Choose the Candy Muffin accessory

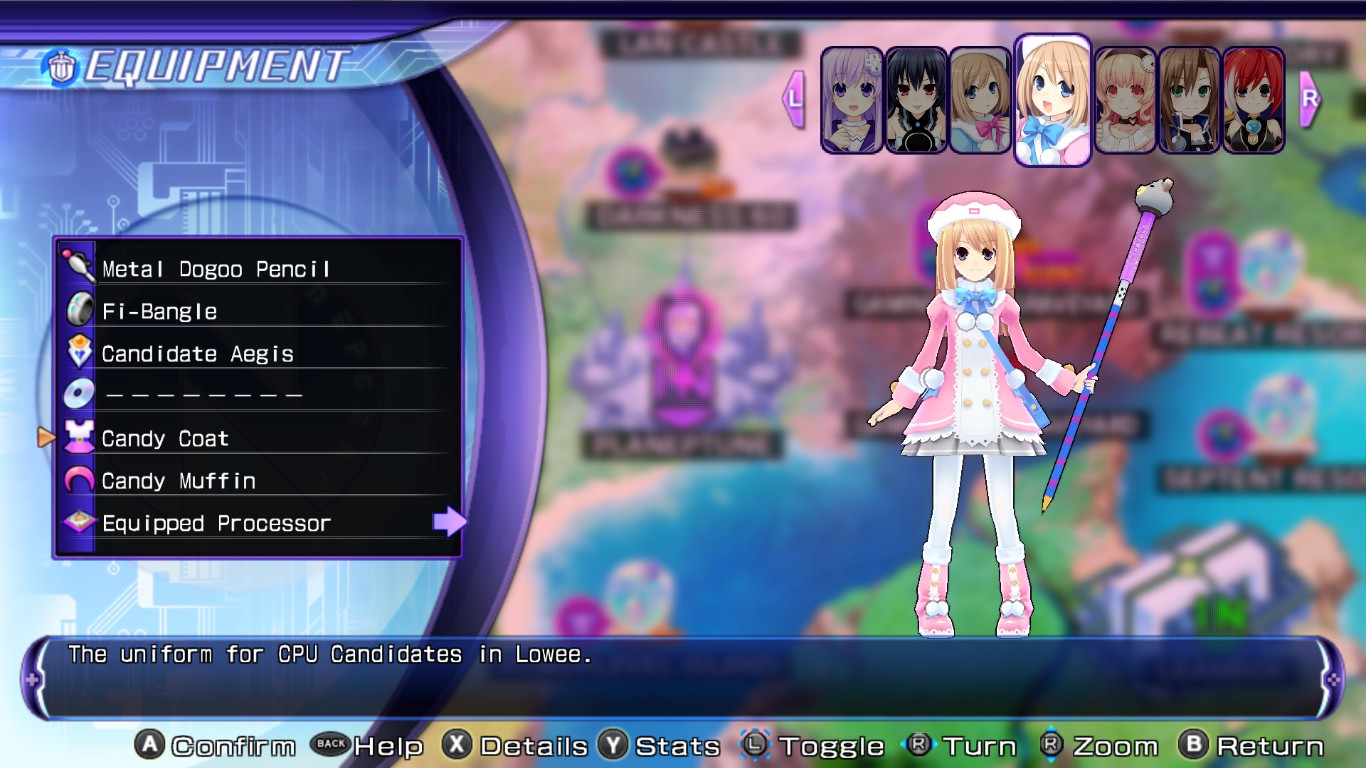(179, 481)
